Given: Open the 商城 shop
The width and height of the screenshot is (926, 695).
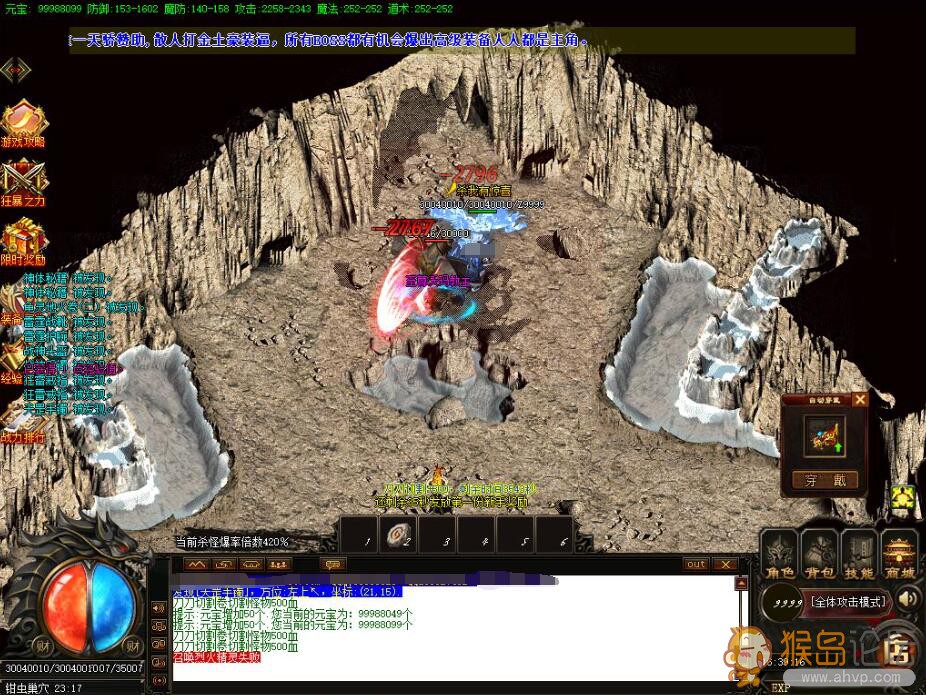Looking at the screenshot, I should [x=898, y=555].
